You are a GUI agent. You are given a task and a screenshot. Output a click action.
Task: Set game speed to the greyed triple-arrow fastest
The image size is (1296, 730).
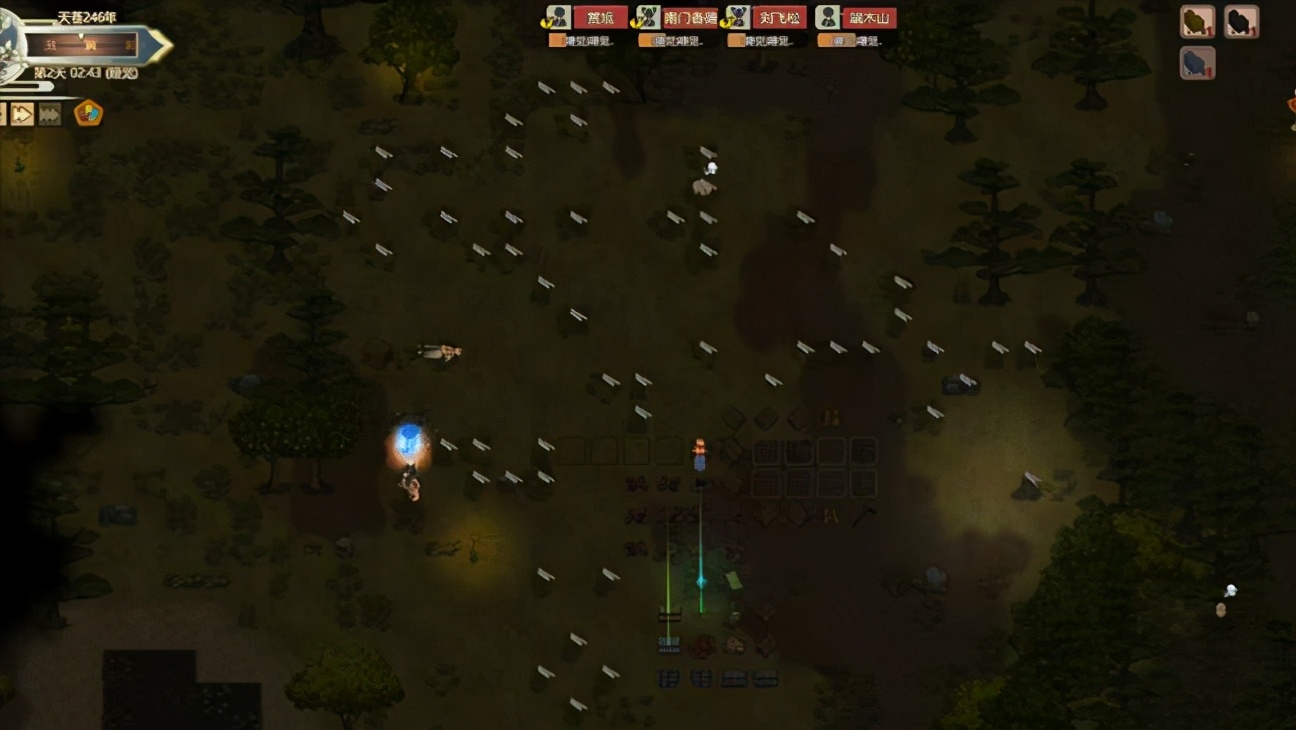point(50,114)
